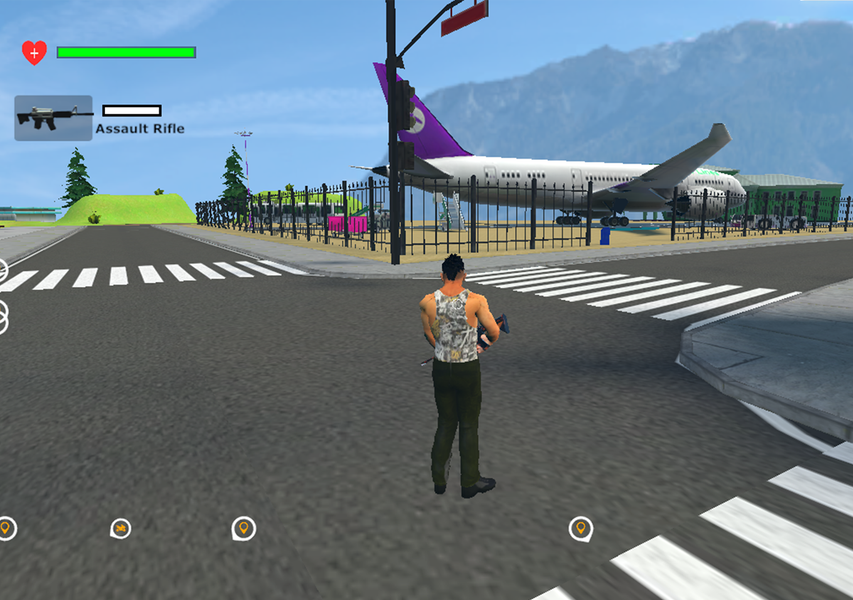Select the Assault Rifle weapon icon

click(x=53, y=118)
